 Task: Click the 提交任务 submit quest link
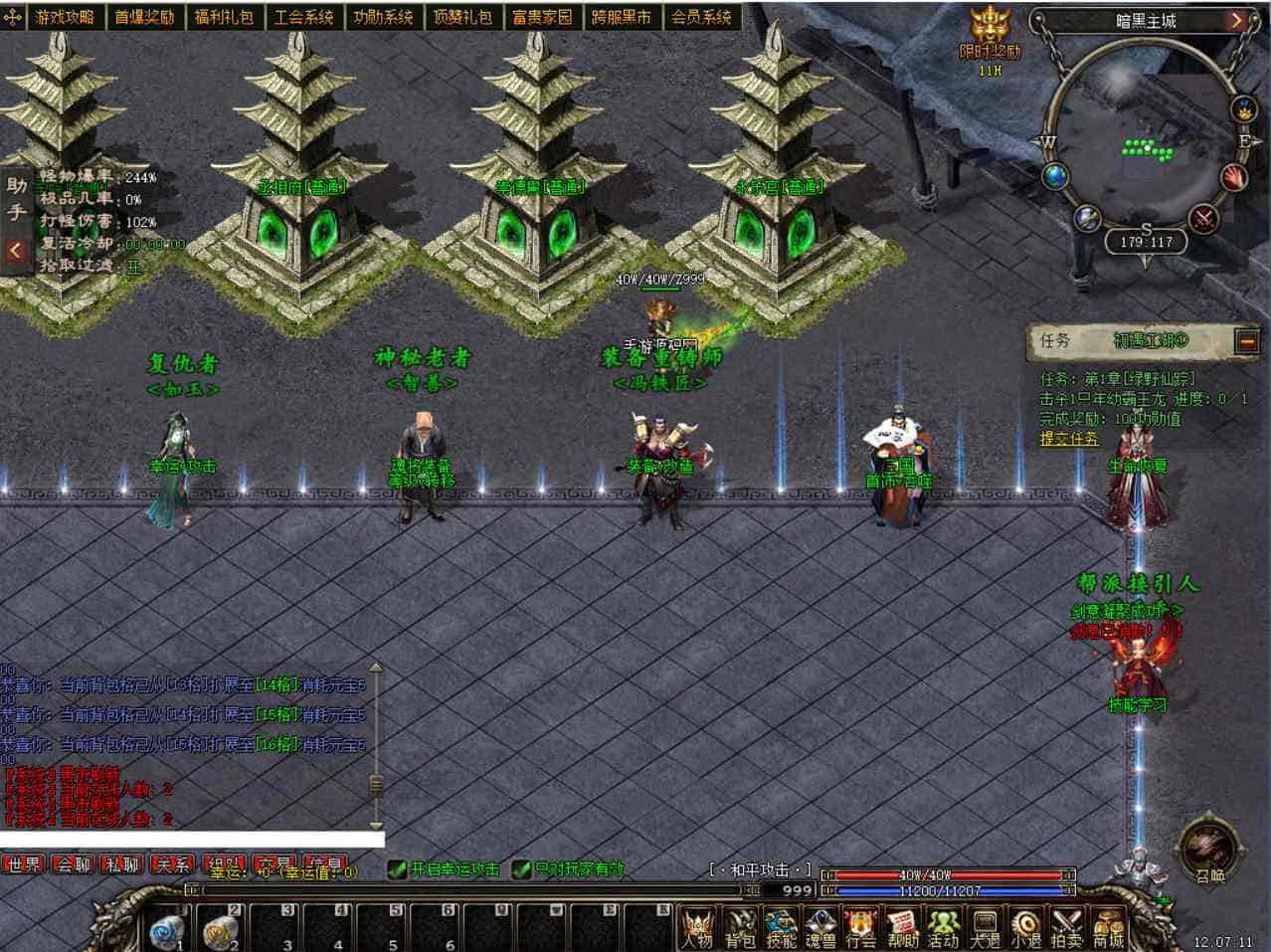(x=1069, y=439)
